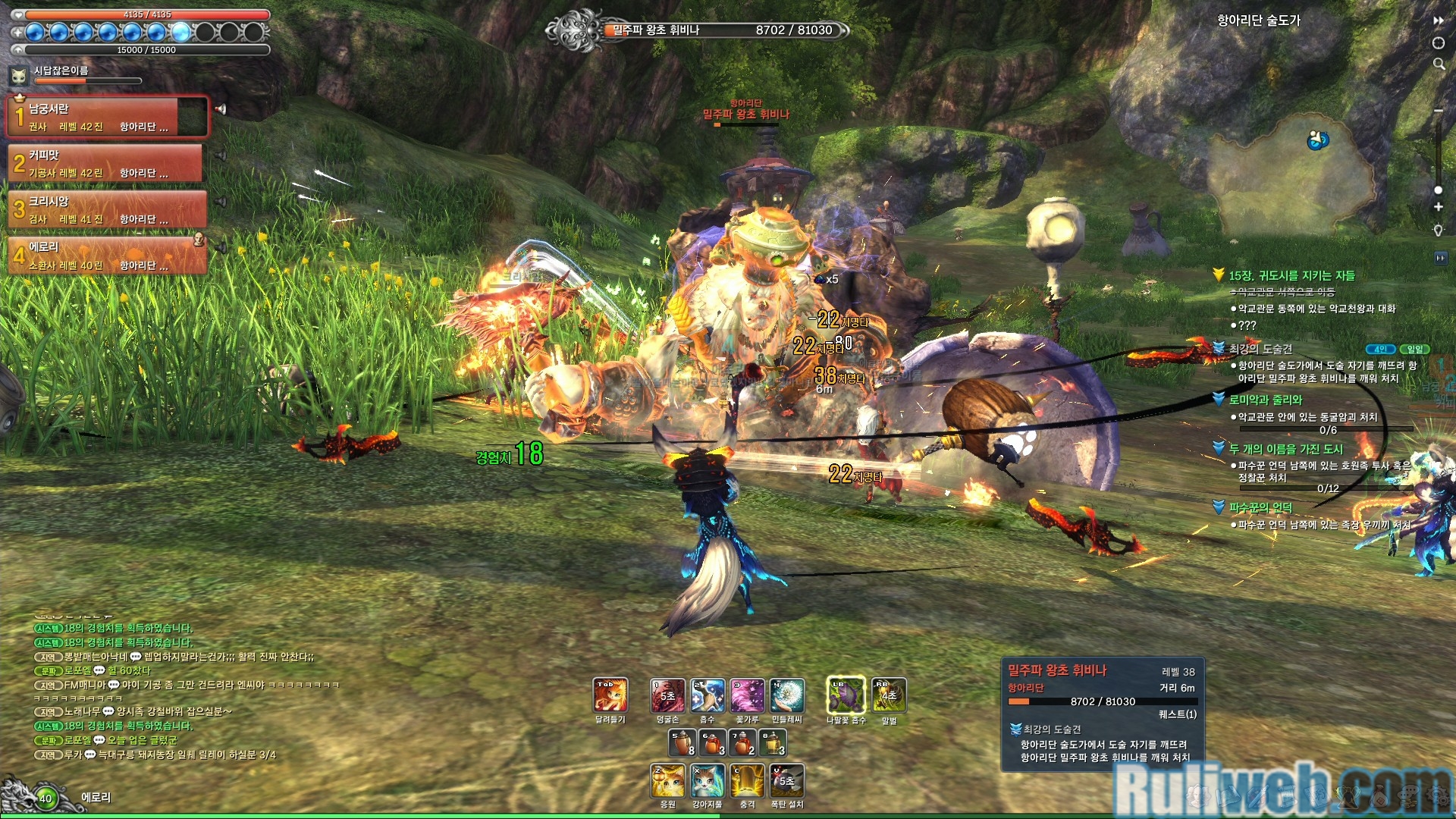Activate the 달려들기 cat charge skill

pyautogui.click(x=610, y=695)
